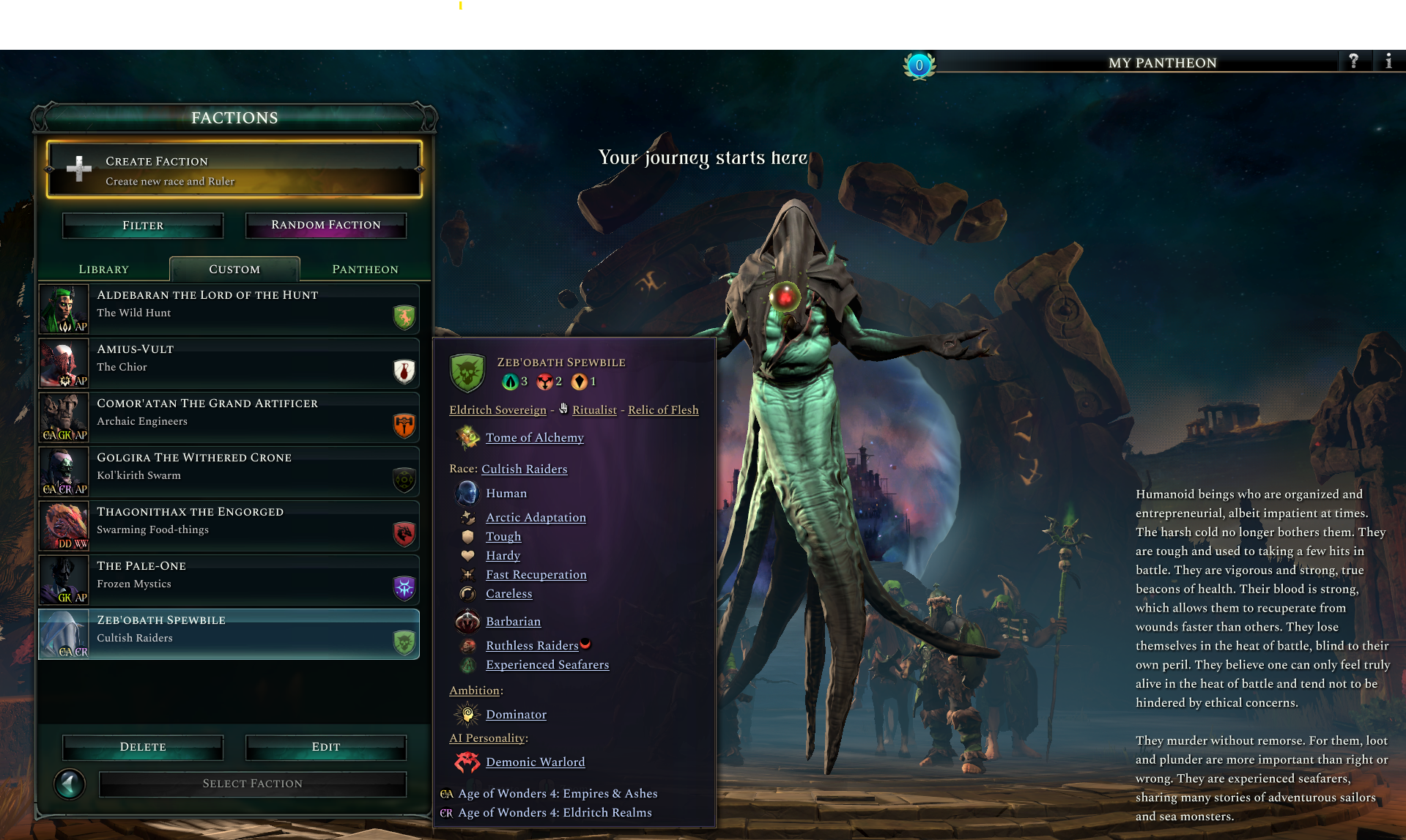Show details for Demonic Warlord personality
1406x840 pixels.
pos(535,762)
